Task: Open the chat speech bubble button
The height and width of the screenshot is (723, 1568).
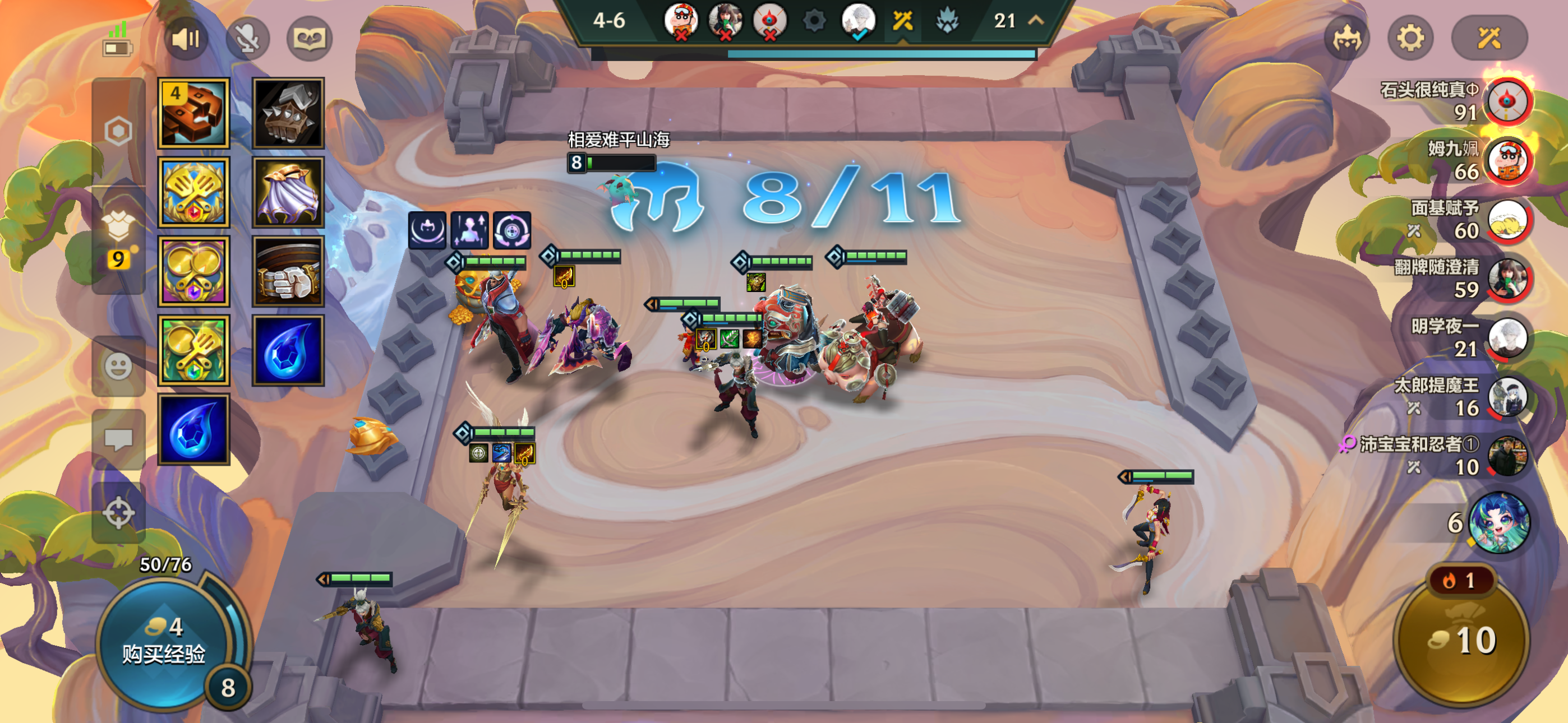Action: [118, 439]
